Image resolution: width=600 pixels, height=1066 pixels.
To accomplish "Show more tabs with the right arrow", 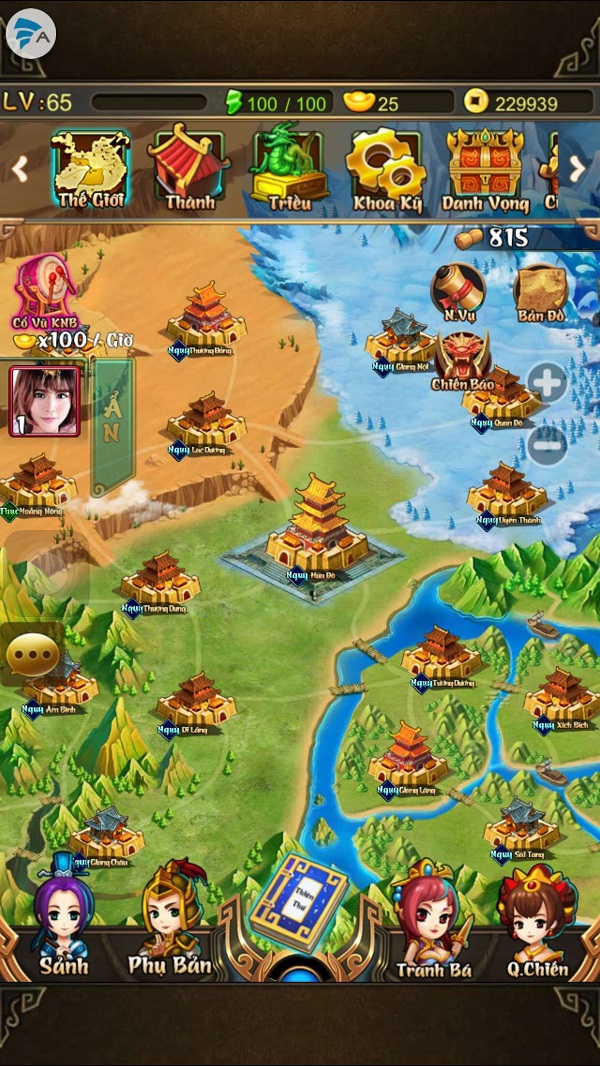I will pyautogui.click(x=578, y=169).
